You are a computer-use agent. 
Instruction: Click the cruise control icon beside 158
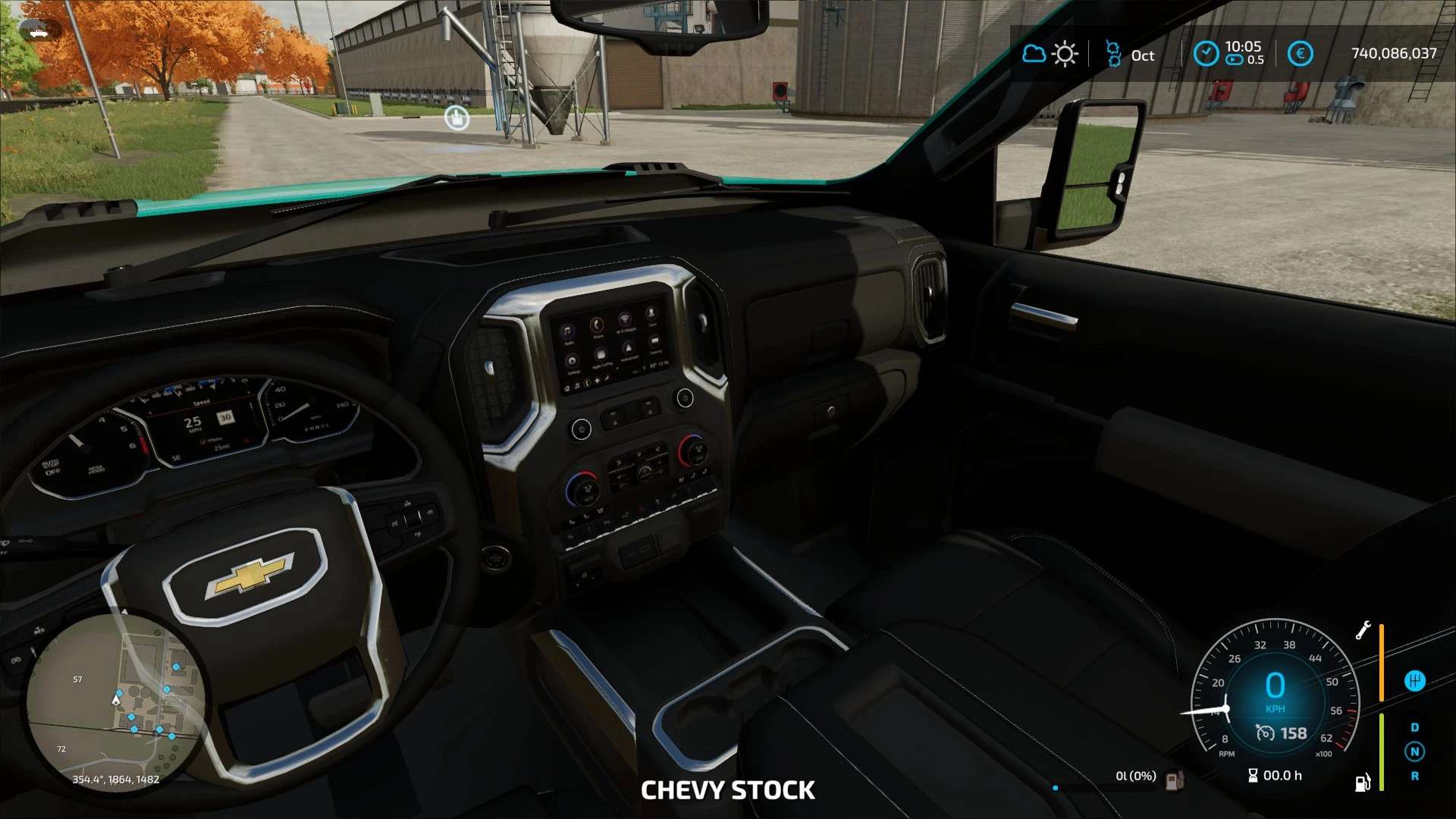tap(1265, 733)
